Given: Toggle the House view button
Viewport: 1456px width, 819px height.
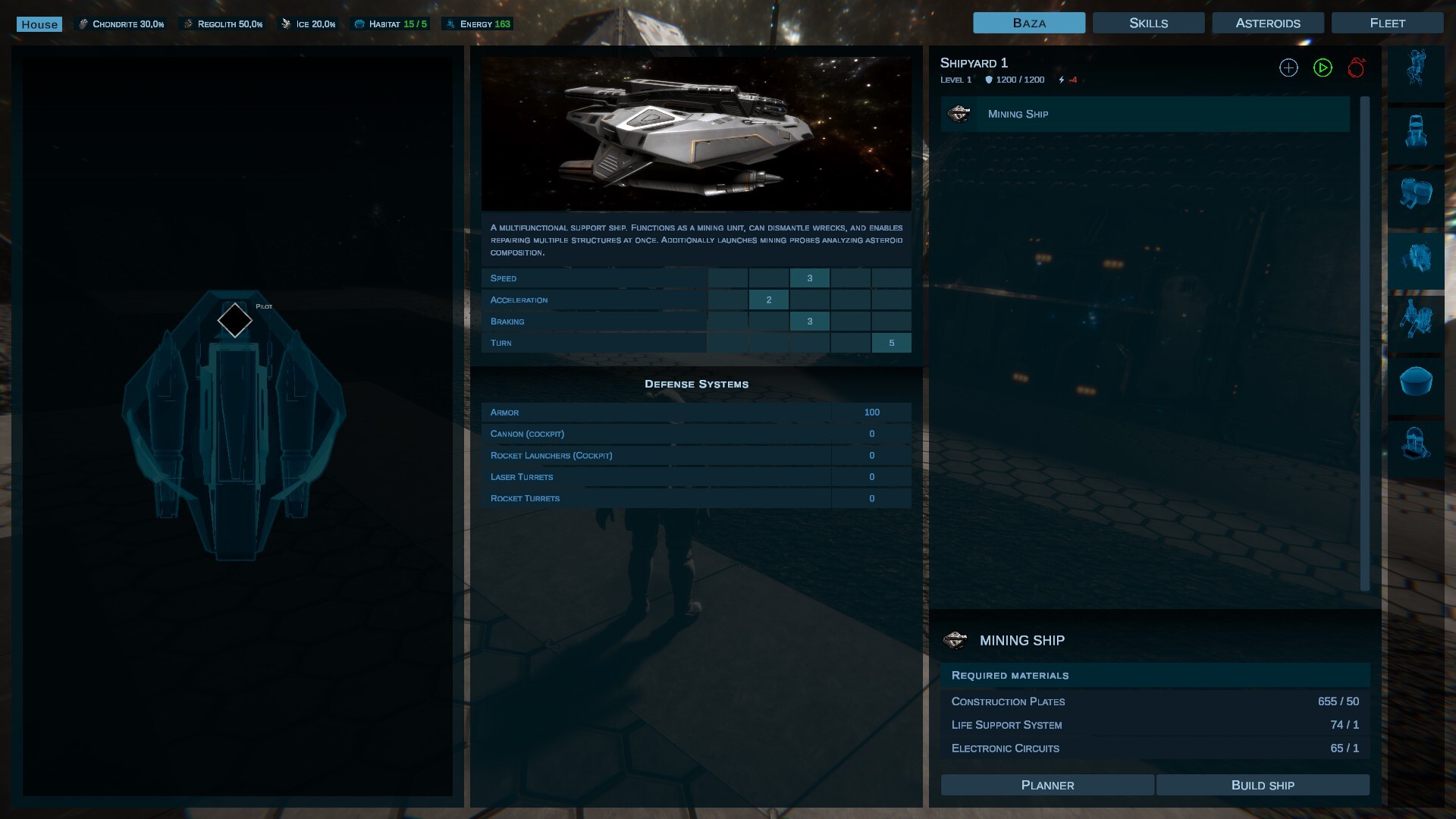Looking at the screenshot, I should point(39,24).
